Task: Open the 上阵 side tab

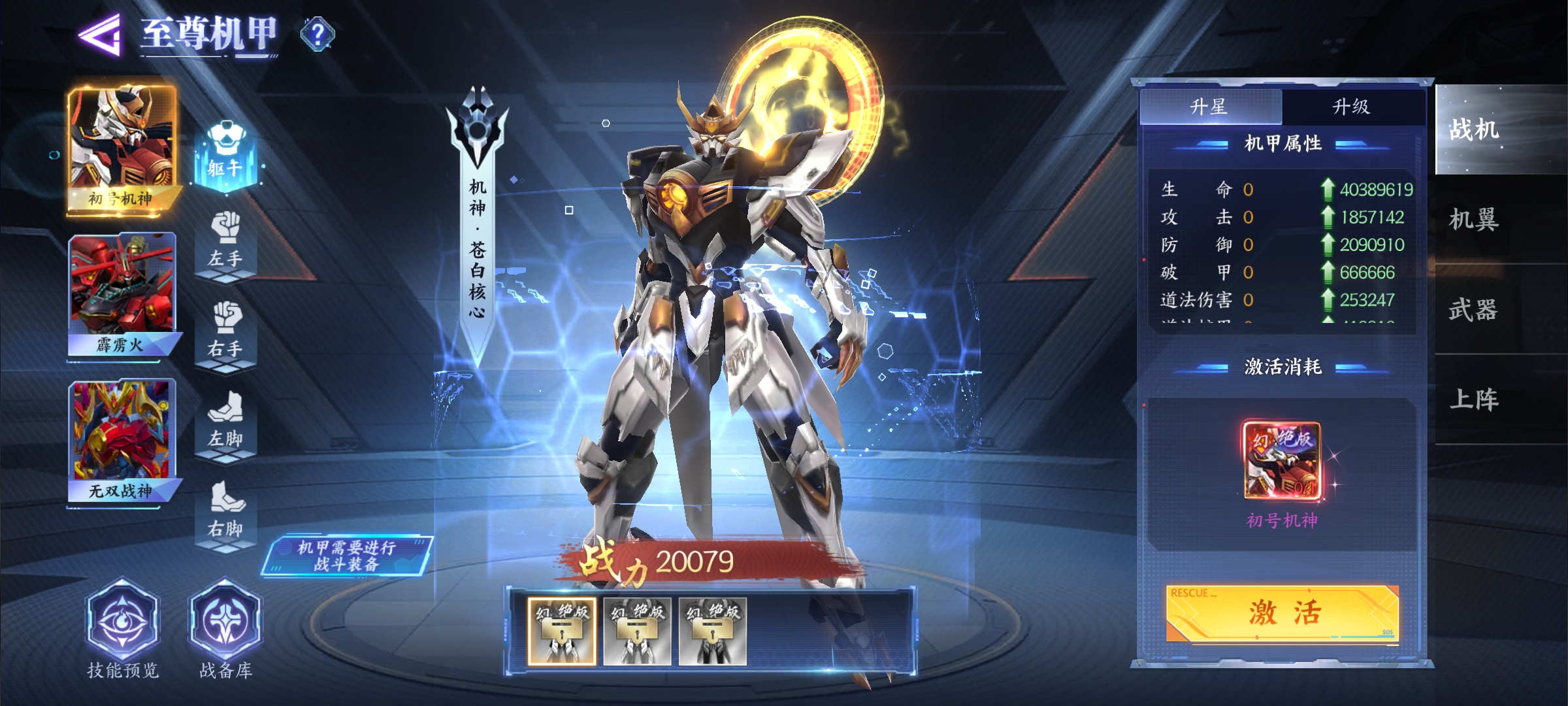Action: tap(1475, 399)
